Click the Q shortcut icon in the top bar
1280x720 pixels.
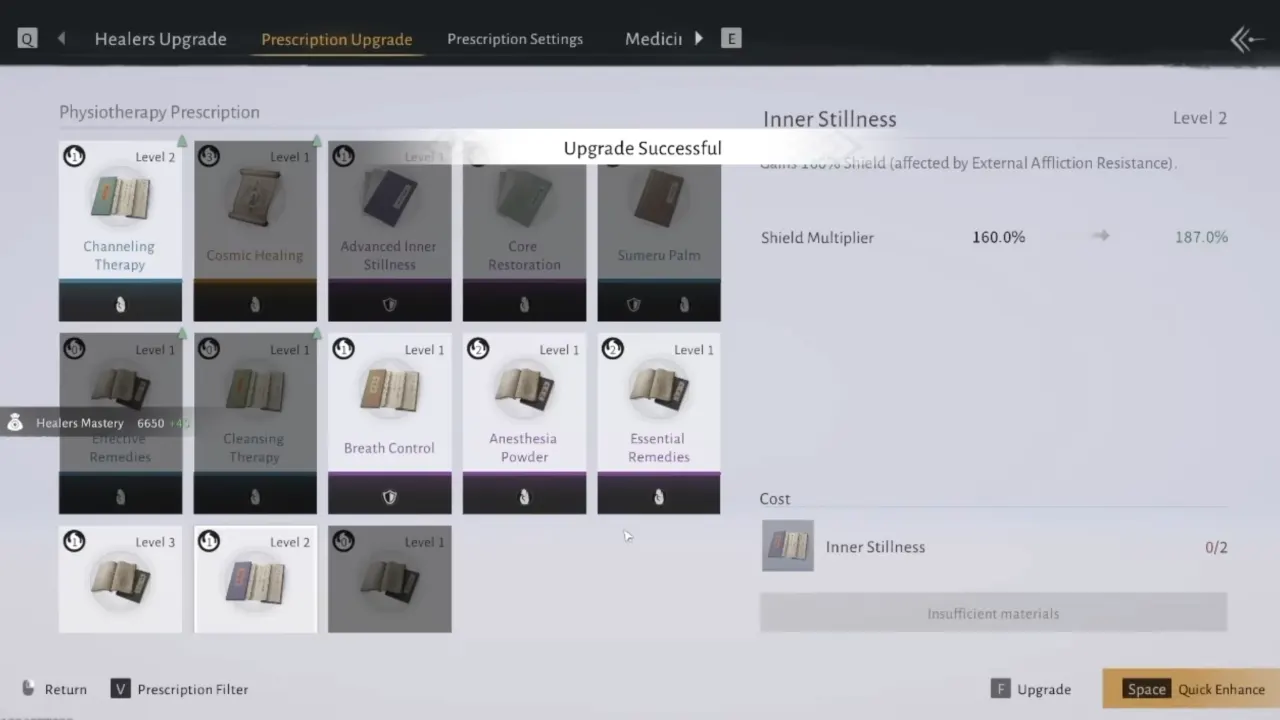(27, 38)
